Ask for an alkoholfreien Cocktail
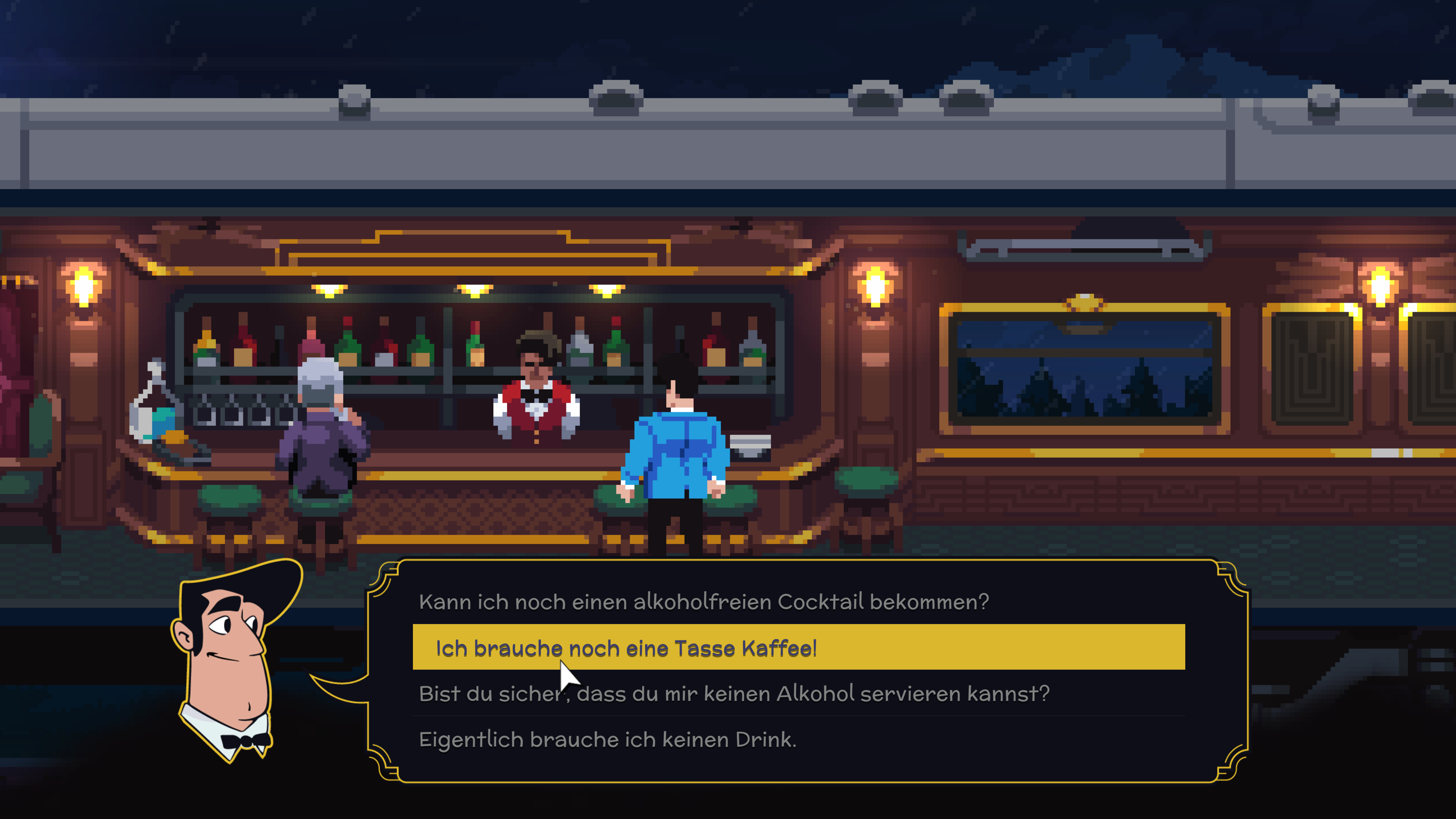 coord(704,602)
